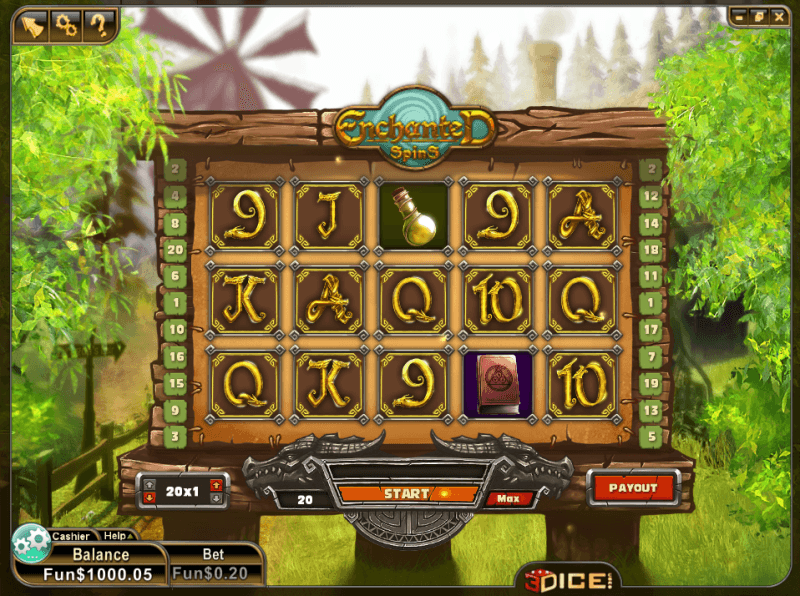Open settings via the twin gears icon
The image size is (800, 596).
[x=66, y=22]
